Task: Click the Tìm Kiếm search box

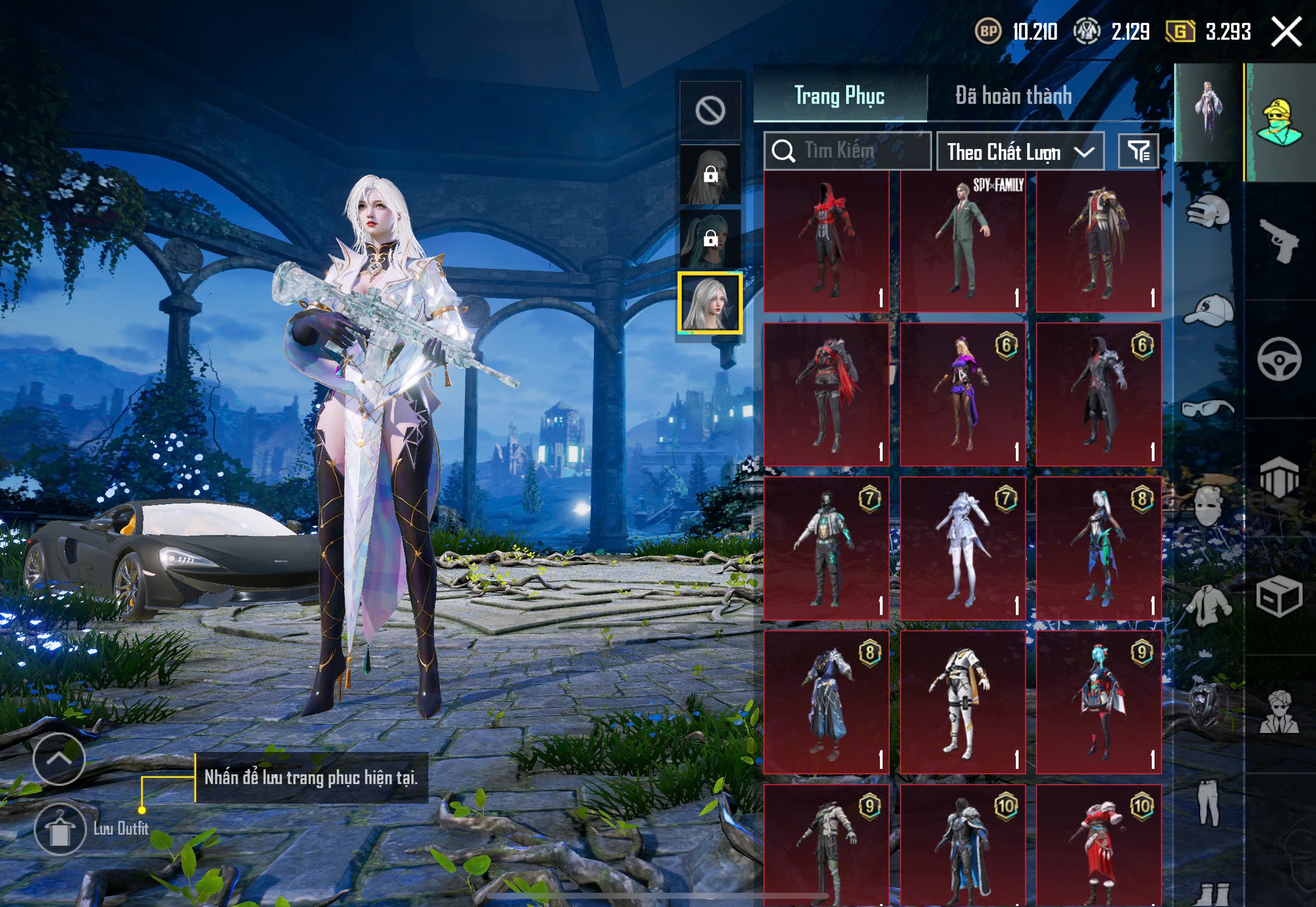Action: (848, 151)
